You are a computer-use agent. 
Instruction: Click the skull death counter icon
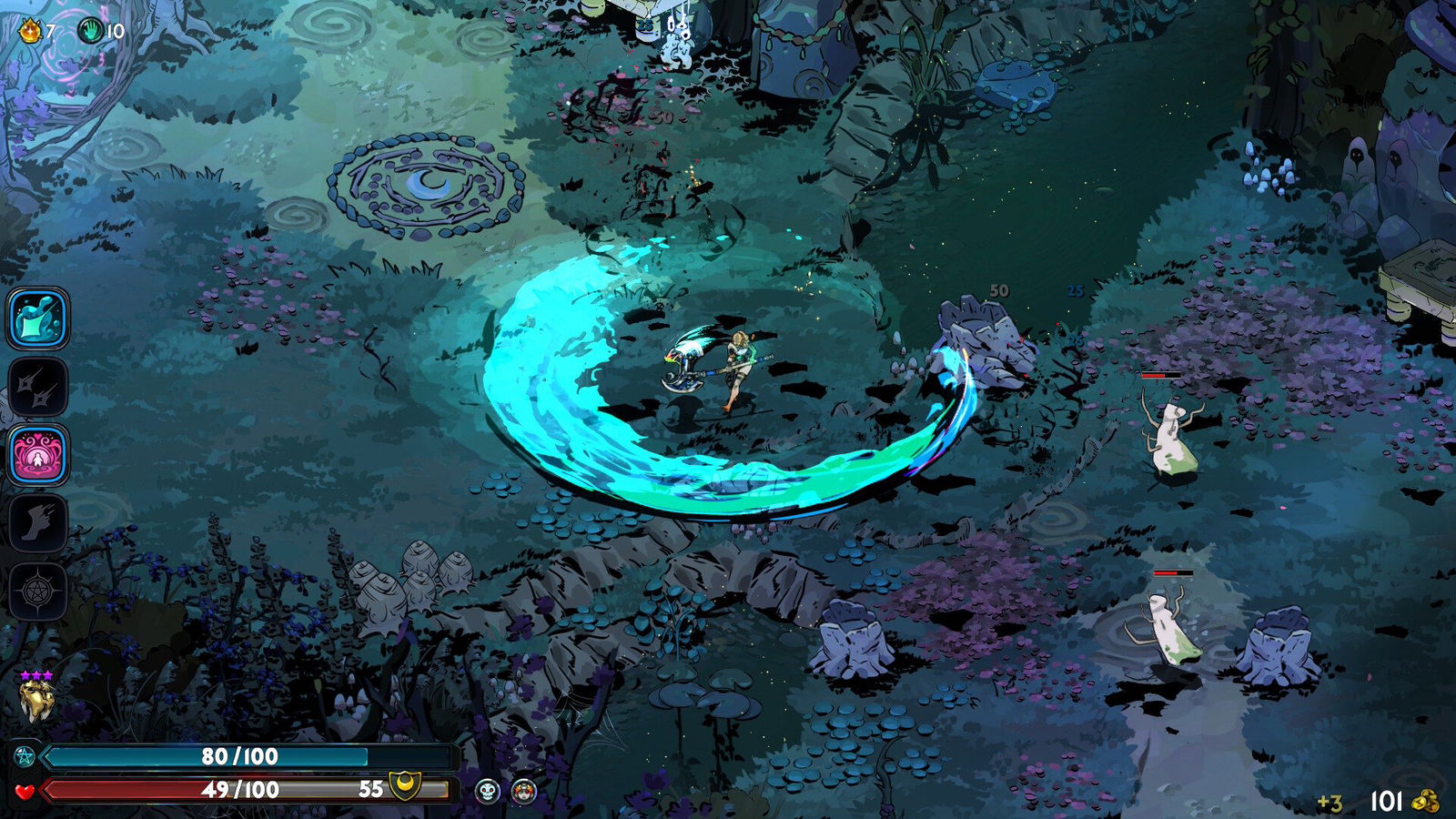488,790
